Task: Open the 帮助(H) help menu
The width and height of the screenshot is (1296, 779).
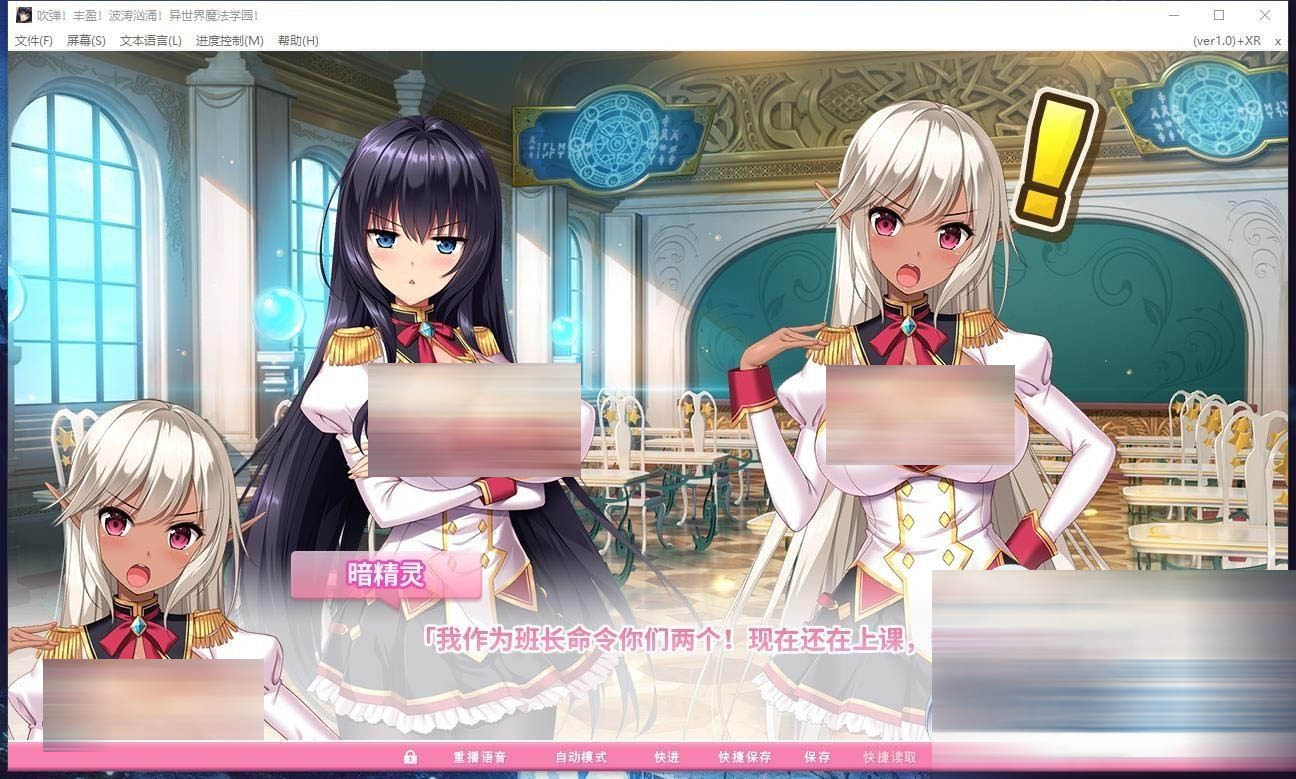Action: [296, 41]
